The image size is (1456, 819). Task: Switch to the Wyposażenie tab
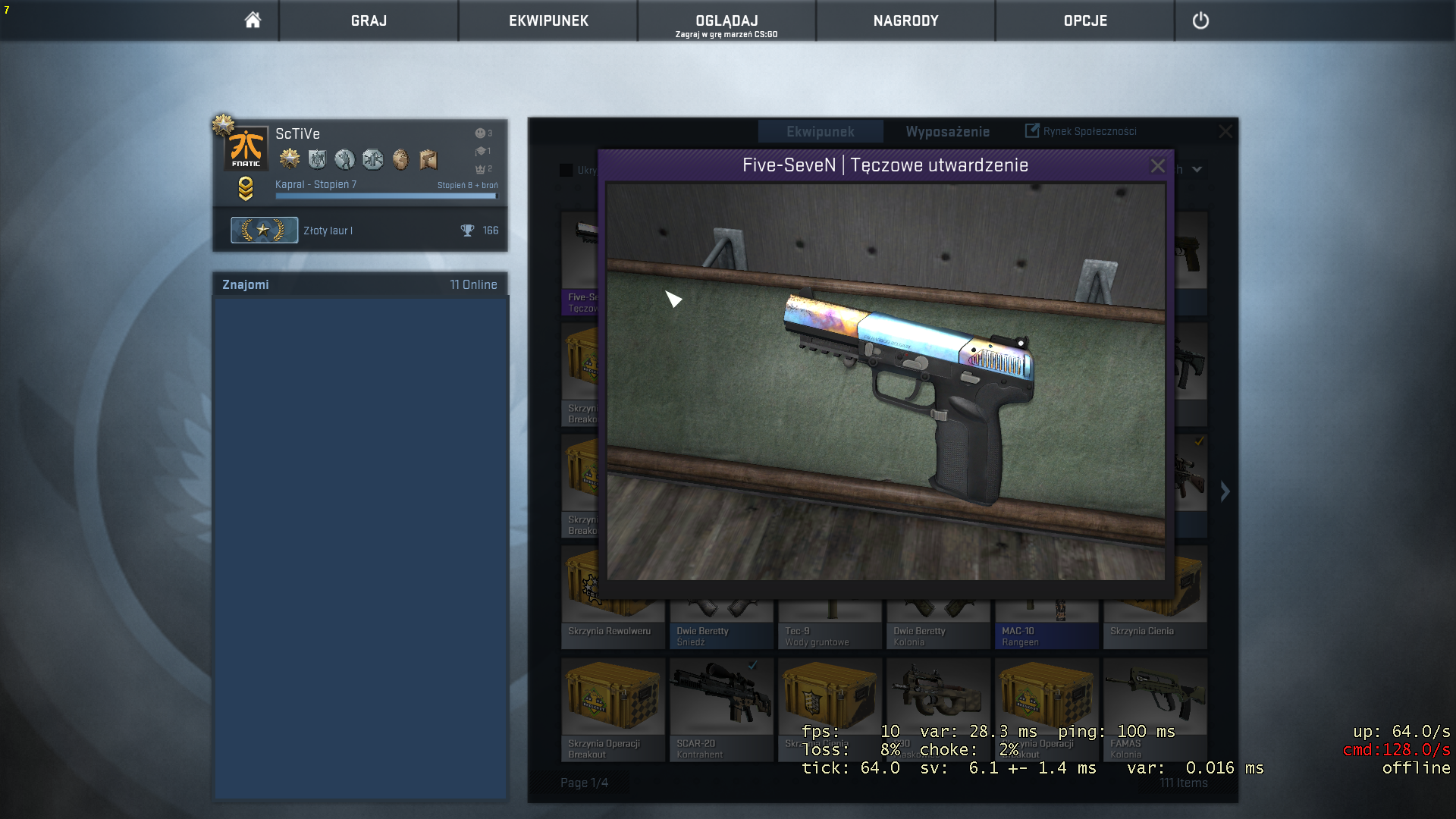pyautogui.click(x=947, y=132)
